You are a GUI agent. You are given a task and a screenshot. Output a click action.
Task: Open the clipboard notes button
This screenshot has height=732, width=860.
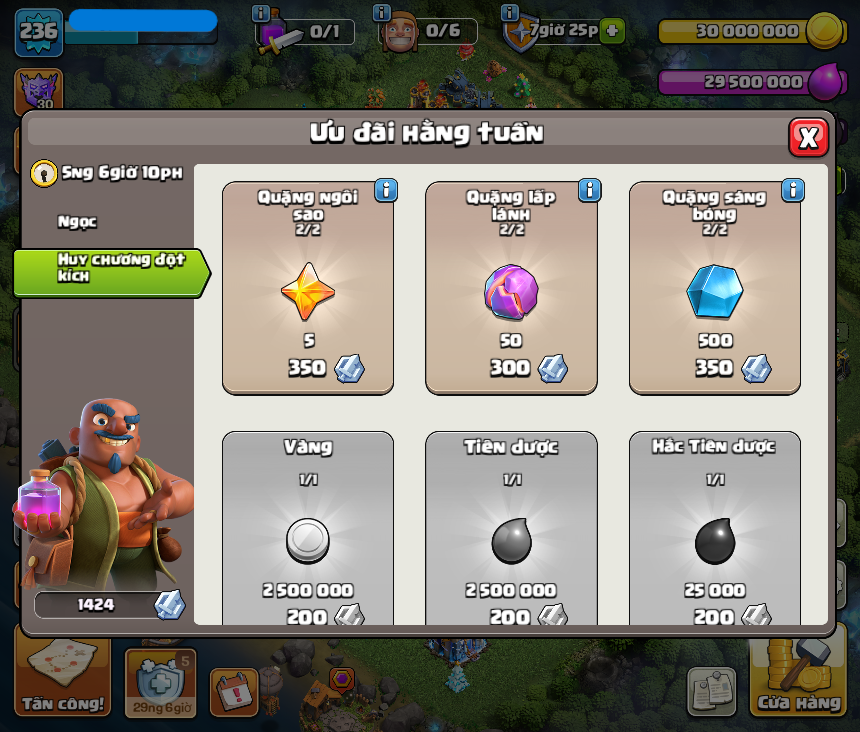tap(711, 691)
